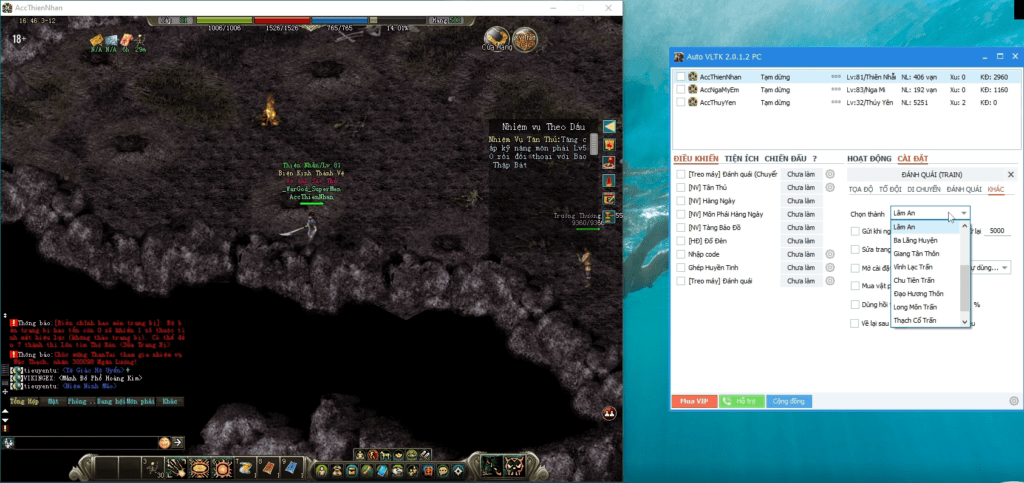Enable the Ghép Huyền Tinh checkbox
The height and width of the screenshot is (483, 1024).
(680, 268)
